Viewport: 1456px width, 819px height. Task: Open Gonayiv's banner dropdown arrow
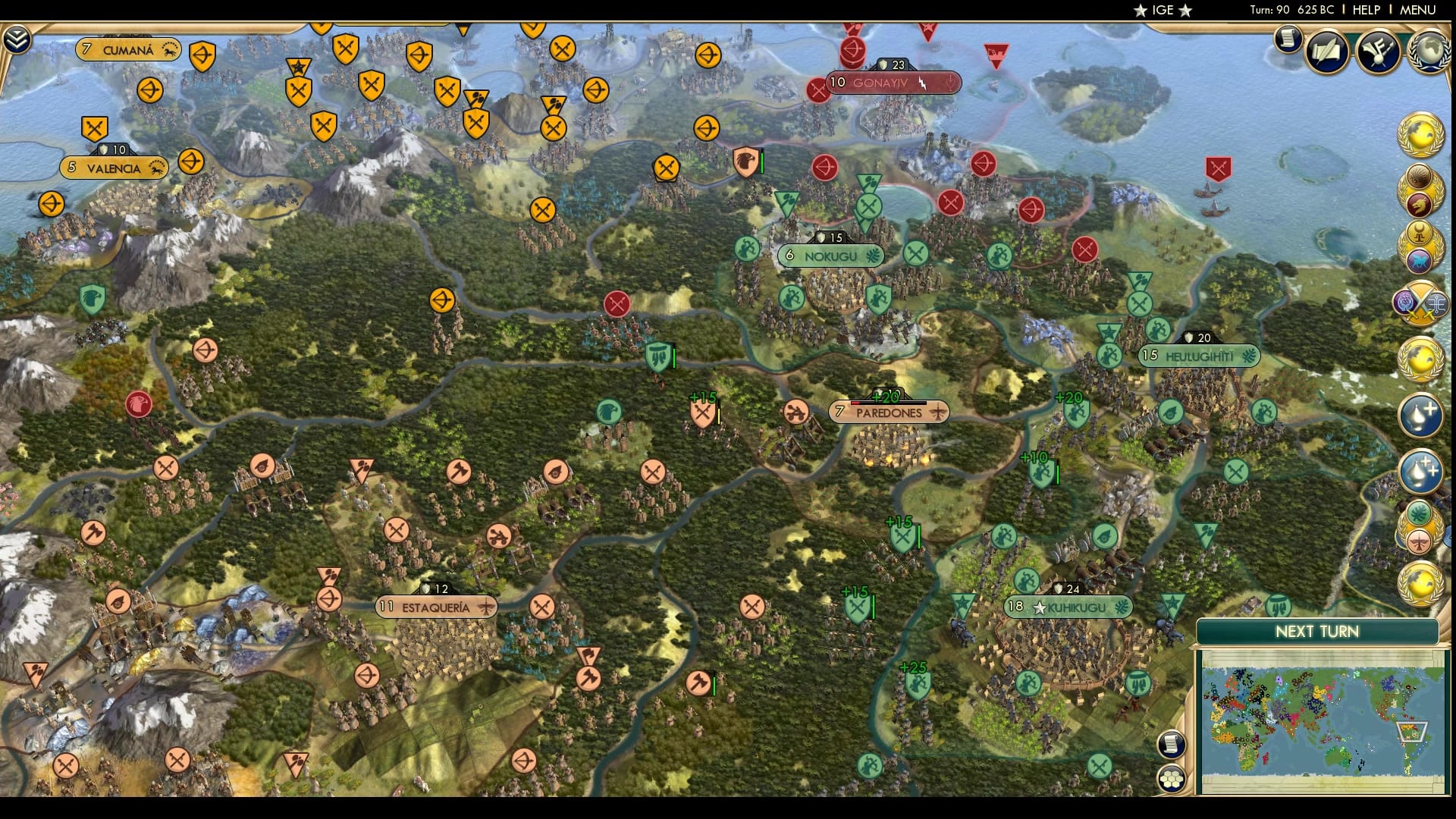click(948, 83)
